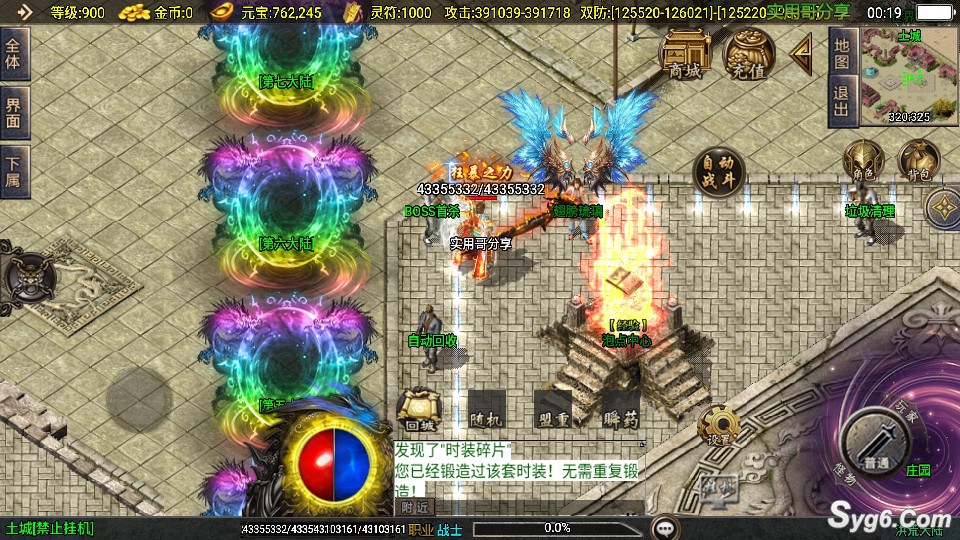Open the 角色 character sheet
Viewport: 960px width, 540px height.
[863, 162]
